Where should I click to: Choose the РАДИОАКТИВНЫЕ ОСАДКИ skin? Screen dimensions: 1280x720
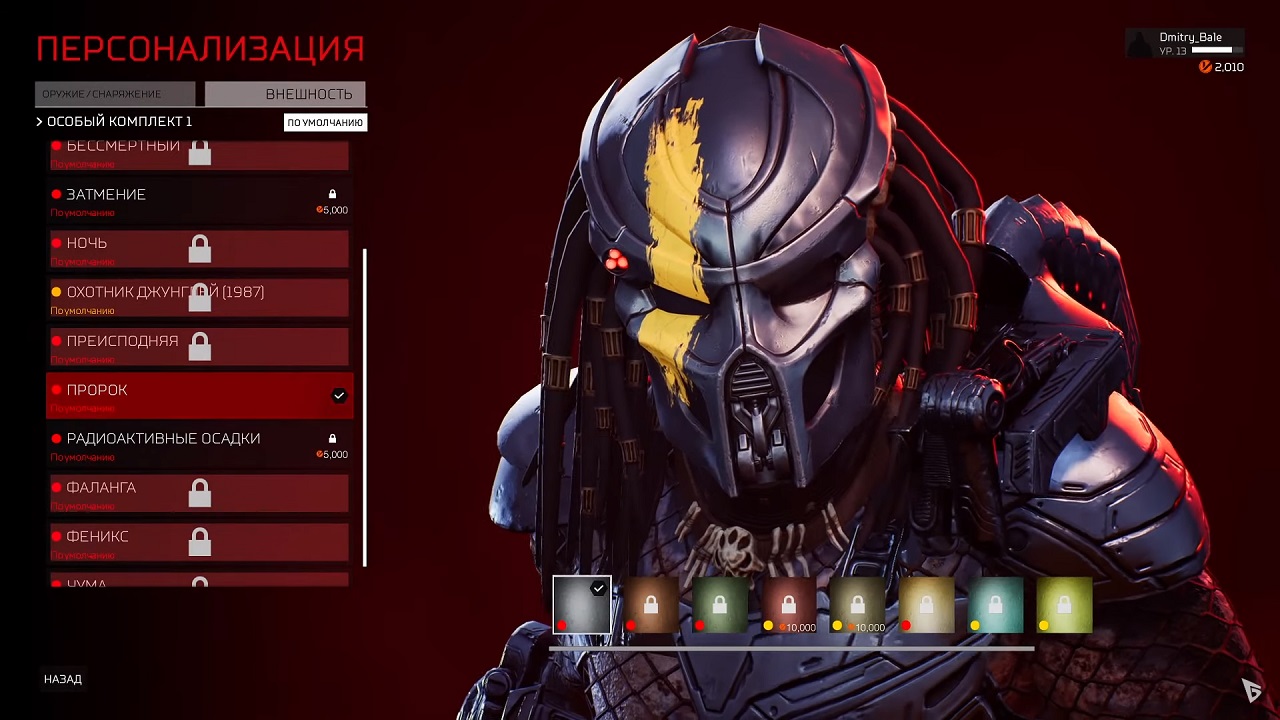pos(199,444)
